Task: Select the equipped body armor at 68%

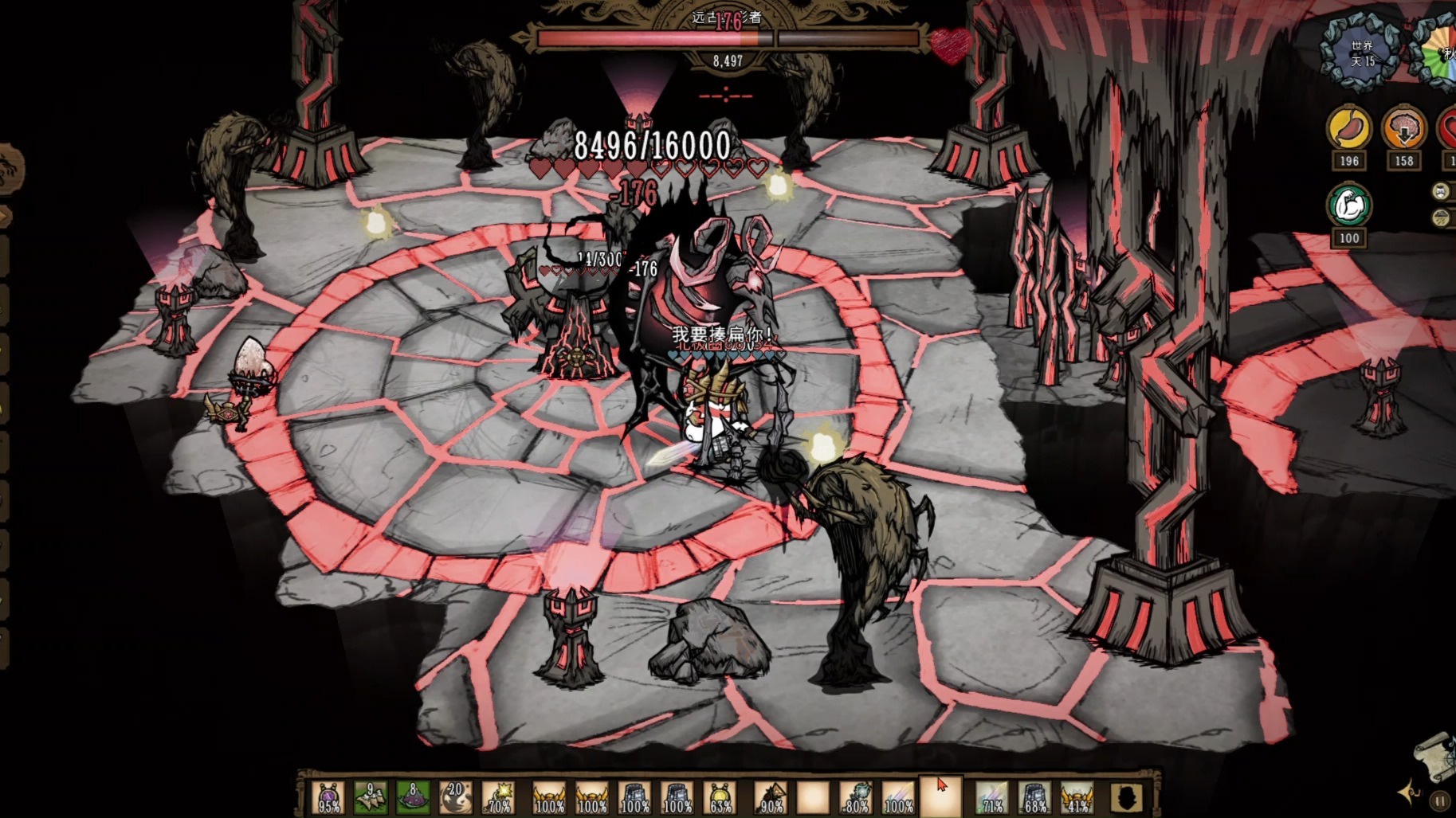Action: (x=1034, y=797)
